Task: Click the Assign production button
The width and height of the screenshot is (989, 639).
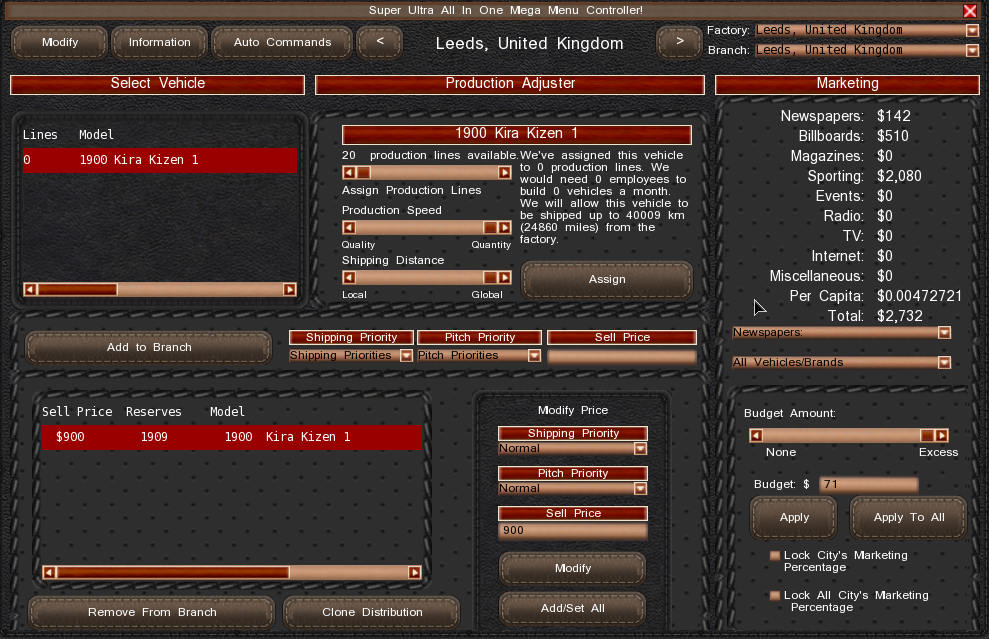Action: [607, 279]
